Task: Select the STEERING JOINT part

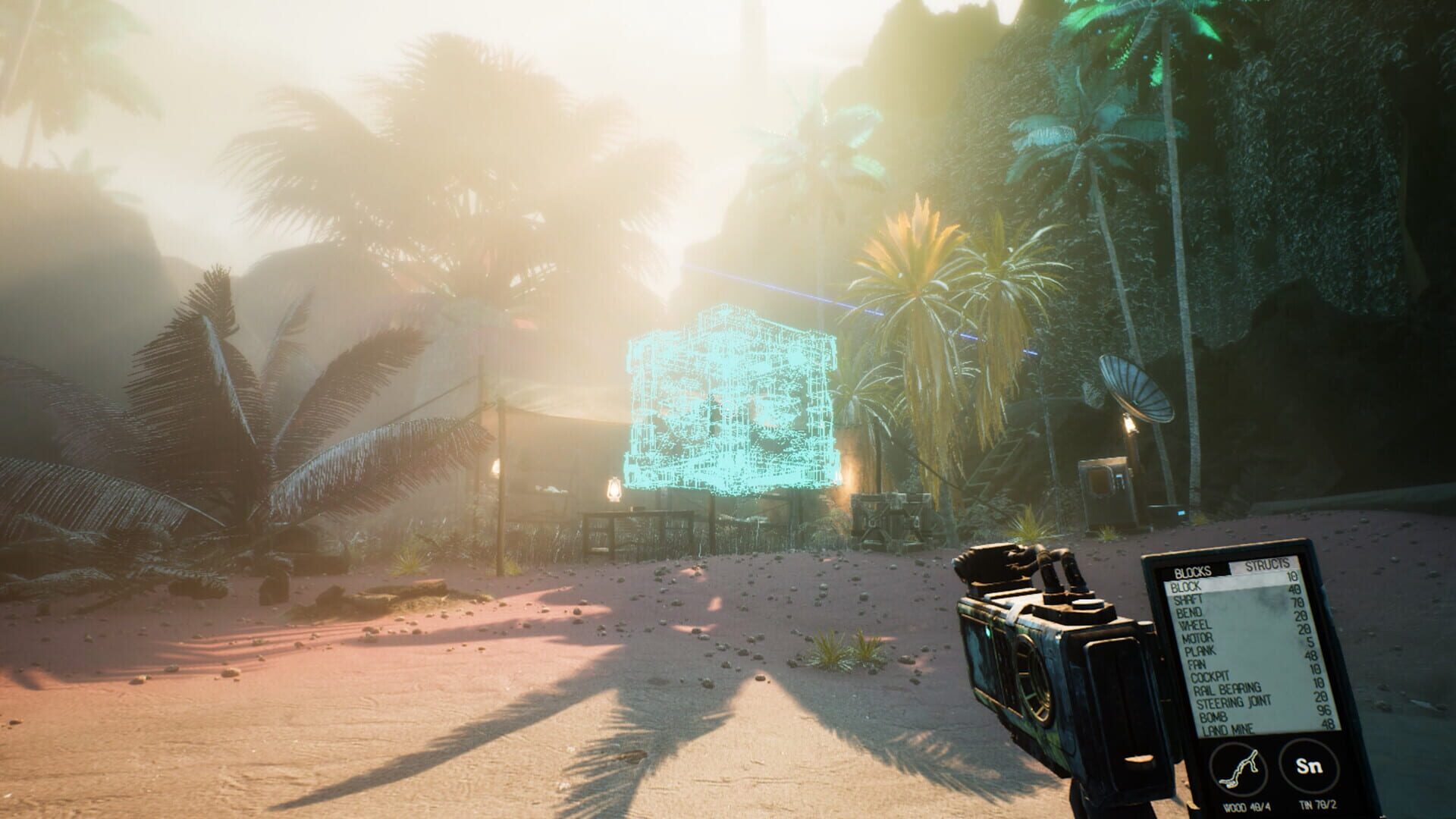Action: [1235, 701]
